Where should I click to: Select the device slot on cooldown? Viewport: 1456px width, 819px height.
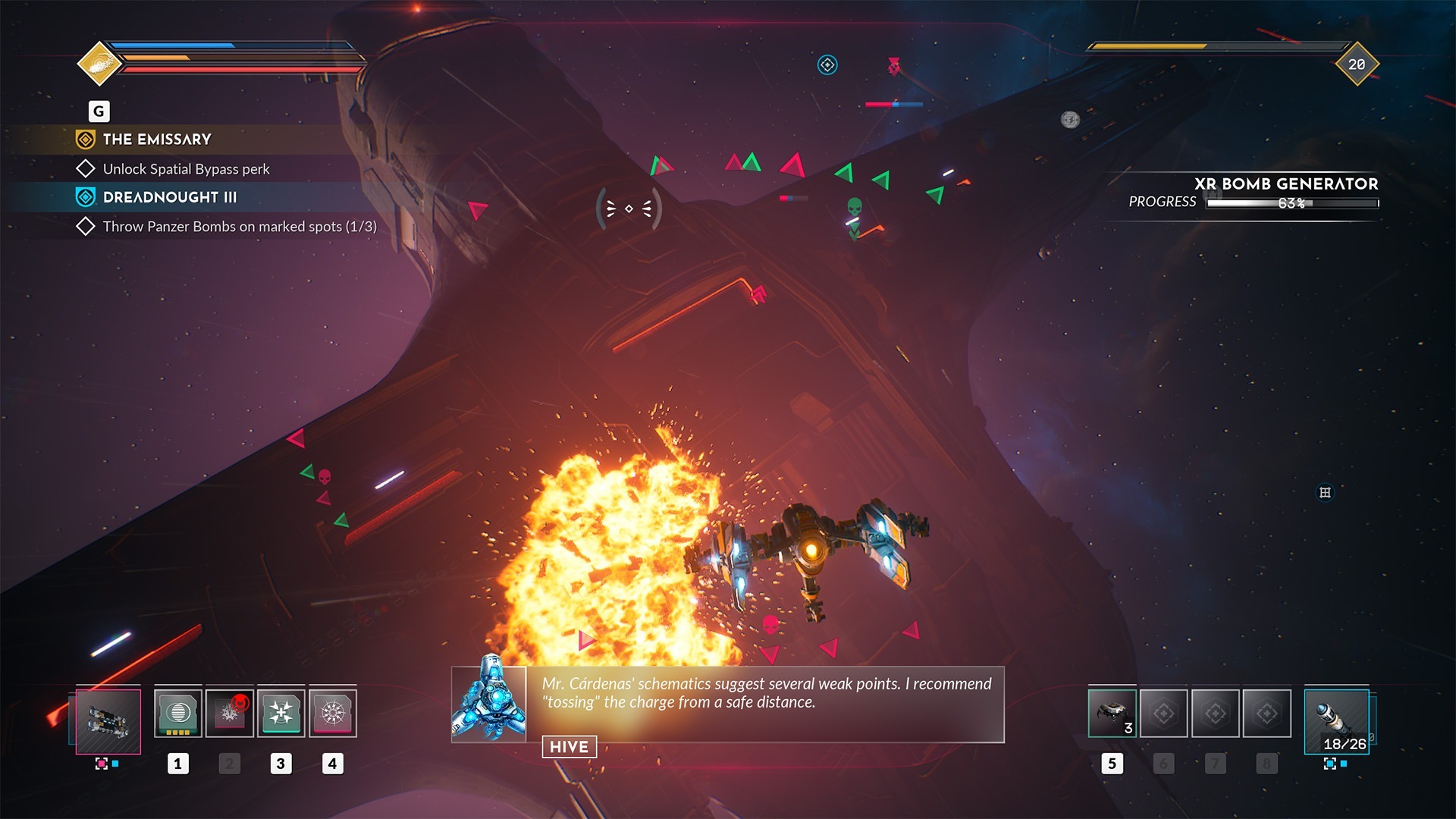(230, 714)
